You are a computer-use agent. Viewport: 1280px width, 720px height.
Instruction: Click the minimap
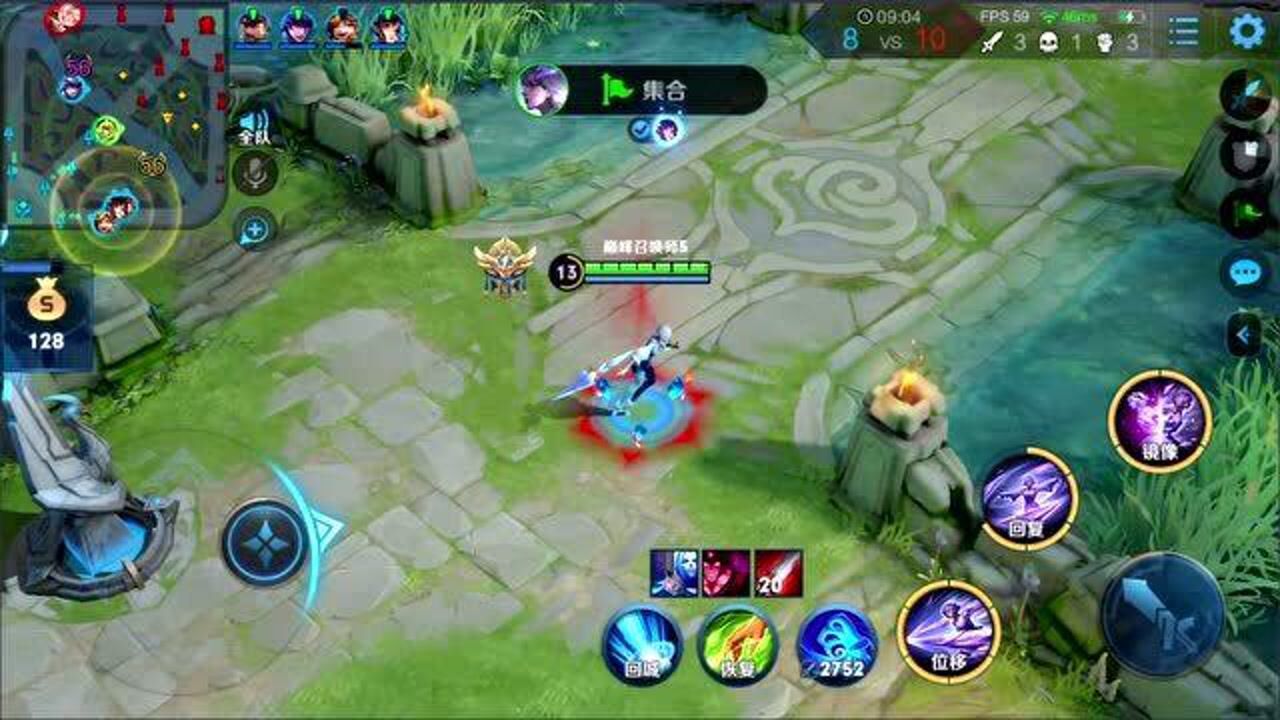click(x=114, y=112)
